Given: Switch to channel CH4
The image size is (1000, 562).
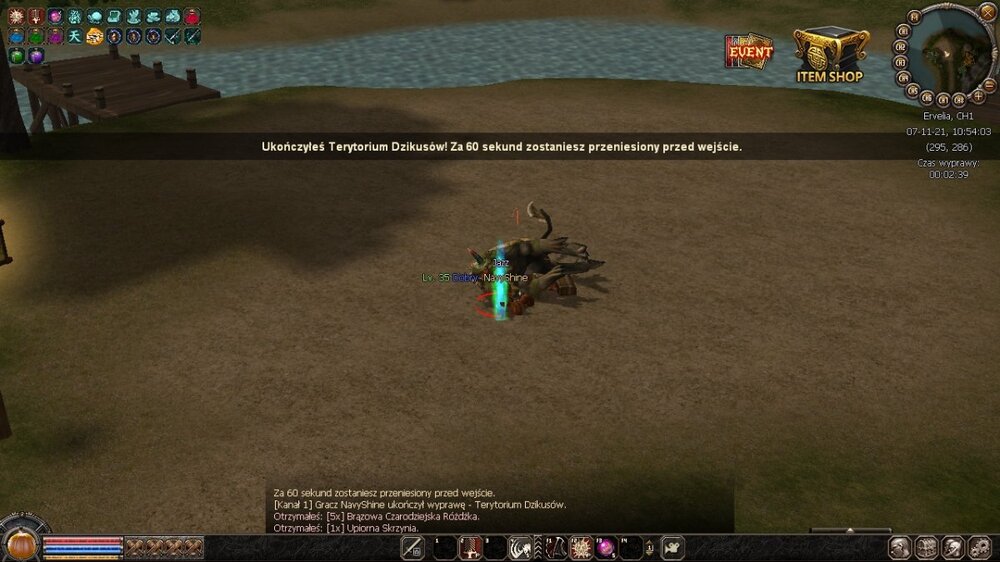Looking at the screenshot, I should [903, 77].
